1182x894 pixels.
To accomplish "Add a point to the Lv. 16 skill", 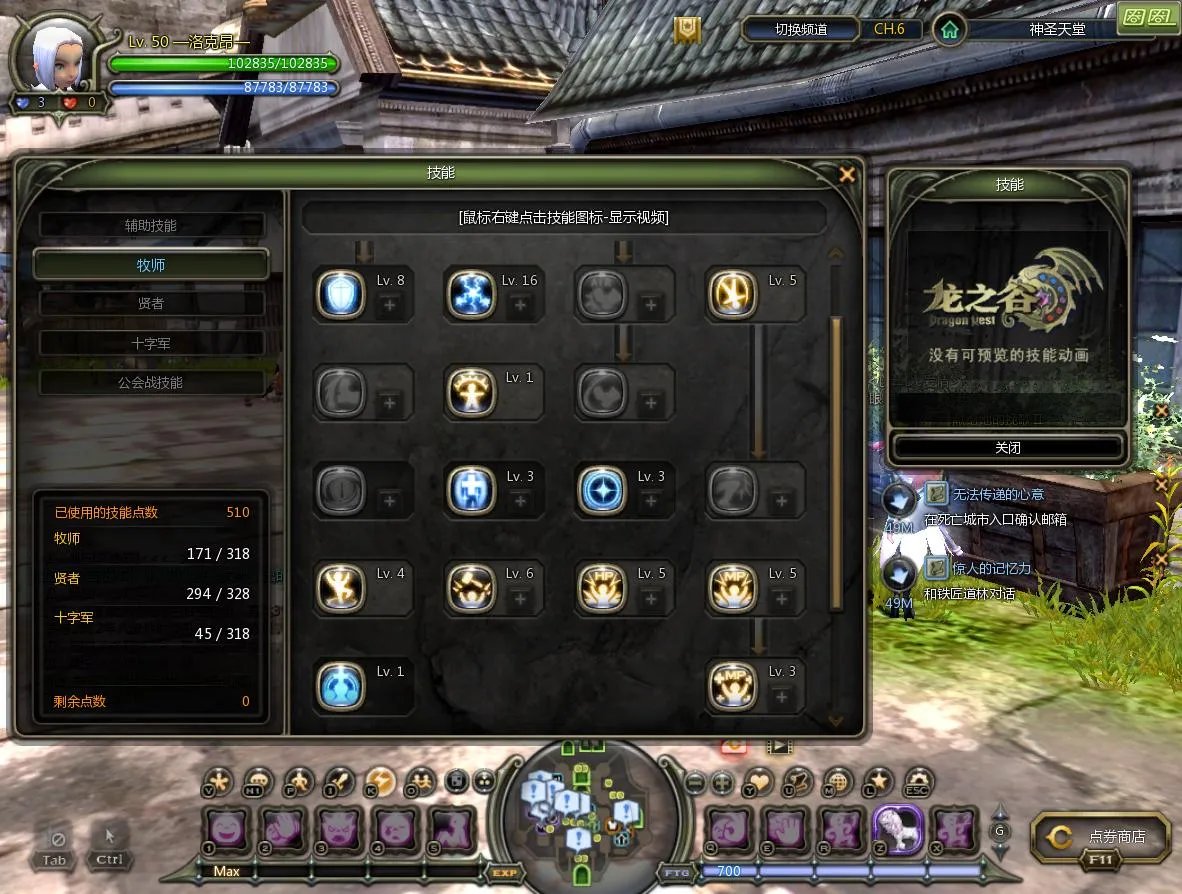I will pyautogui.click(x=519, y=305).
